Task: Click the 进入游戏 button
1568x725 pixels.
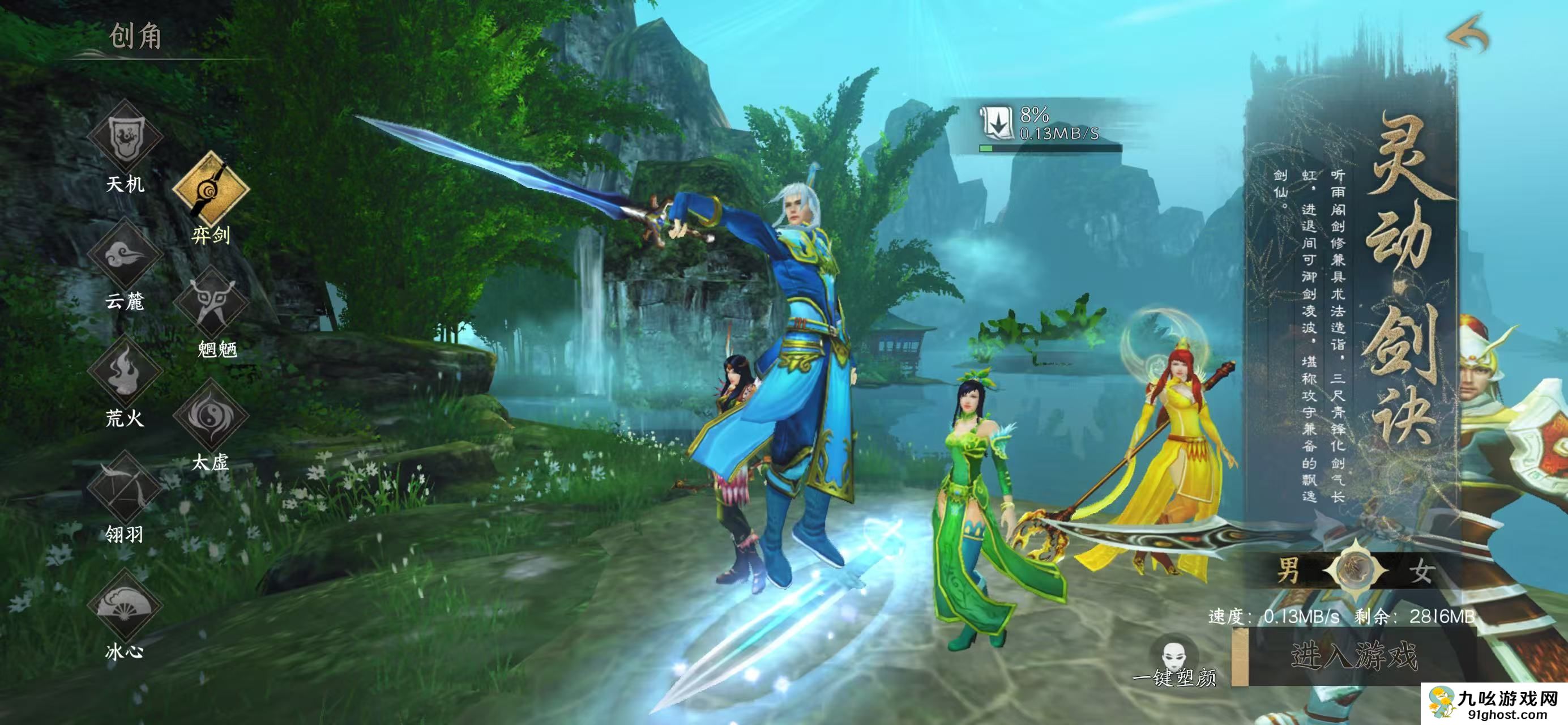Action: point(1355,656)
